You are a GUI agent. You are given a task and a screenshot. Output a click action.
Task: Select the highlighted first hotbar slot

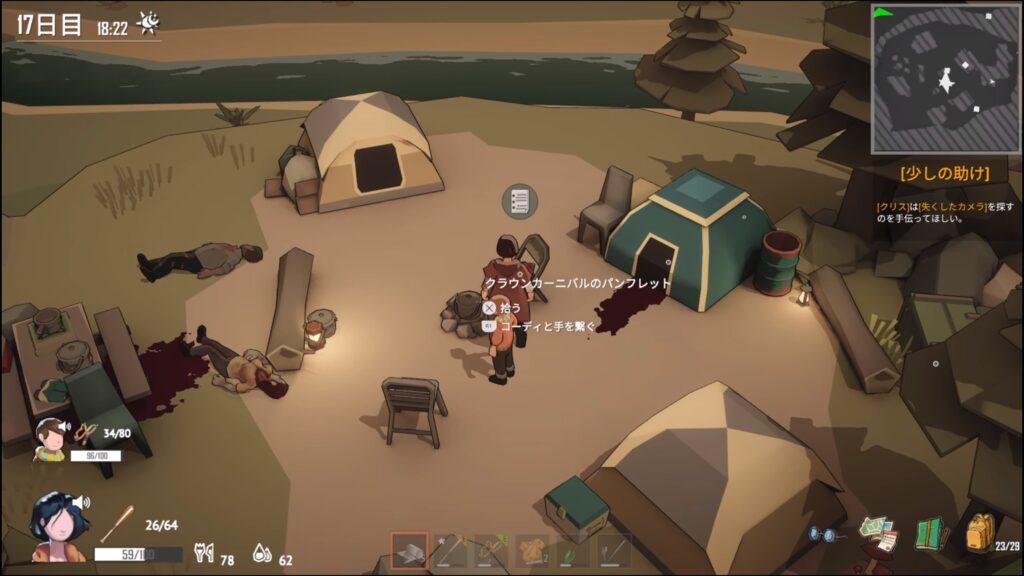[x=409, y=550]
